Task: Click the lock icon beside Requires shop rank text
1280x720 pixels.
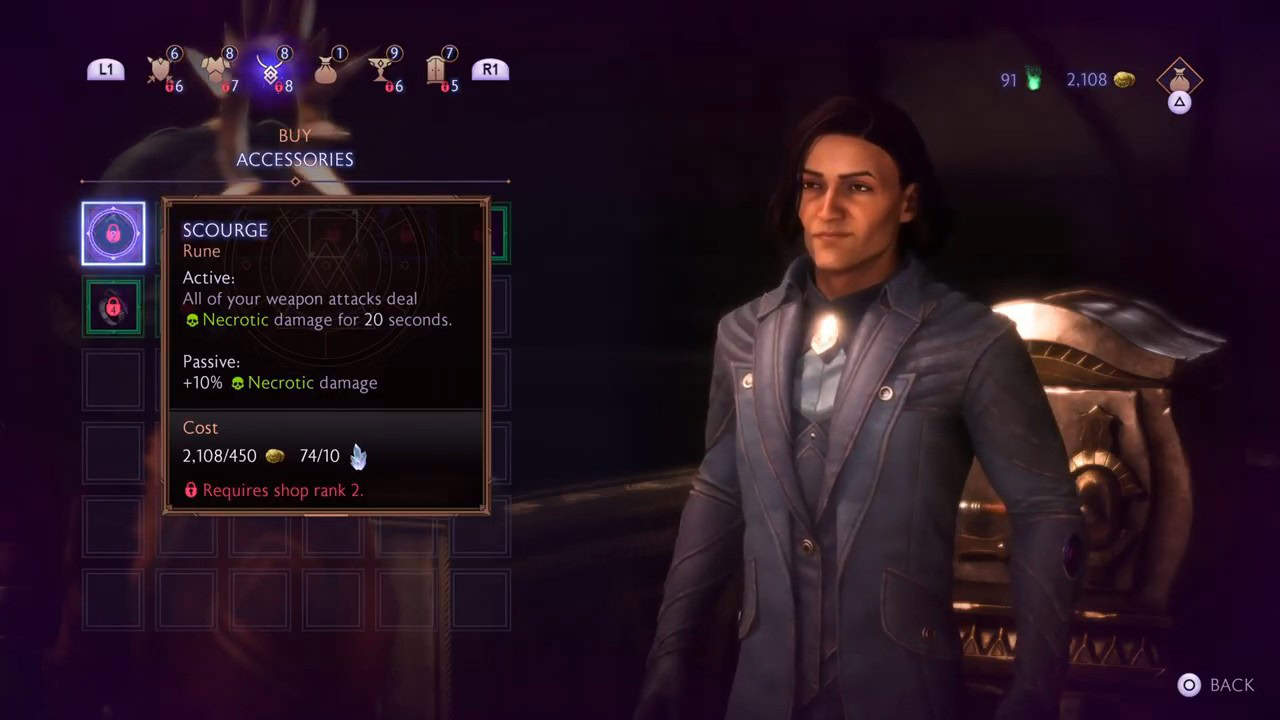Action: coord(190,490)
